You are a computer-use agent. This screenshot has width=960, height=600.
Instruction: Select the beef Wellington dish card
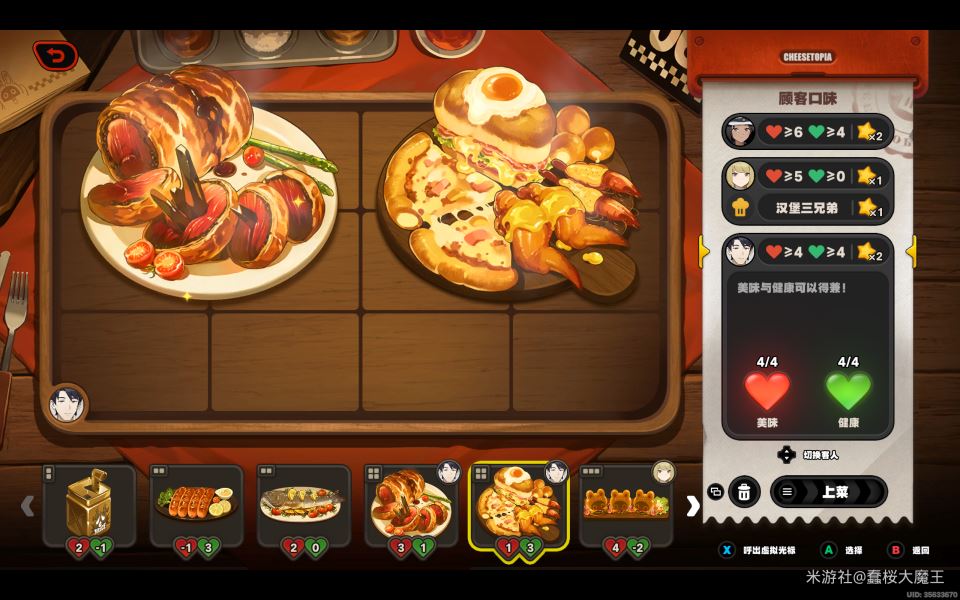[411, 505]
